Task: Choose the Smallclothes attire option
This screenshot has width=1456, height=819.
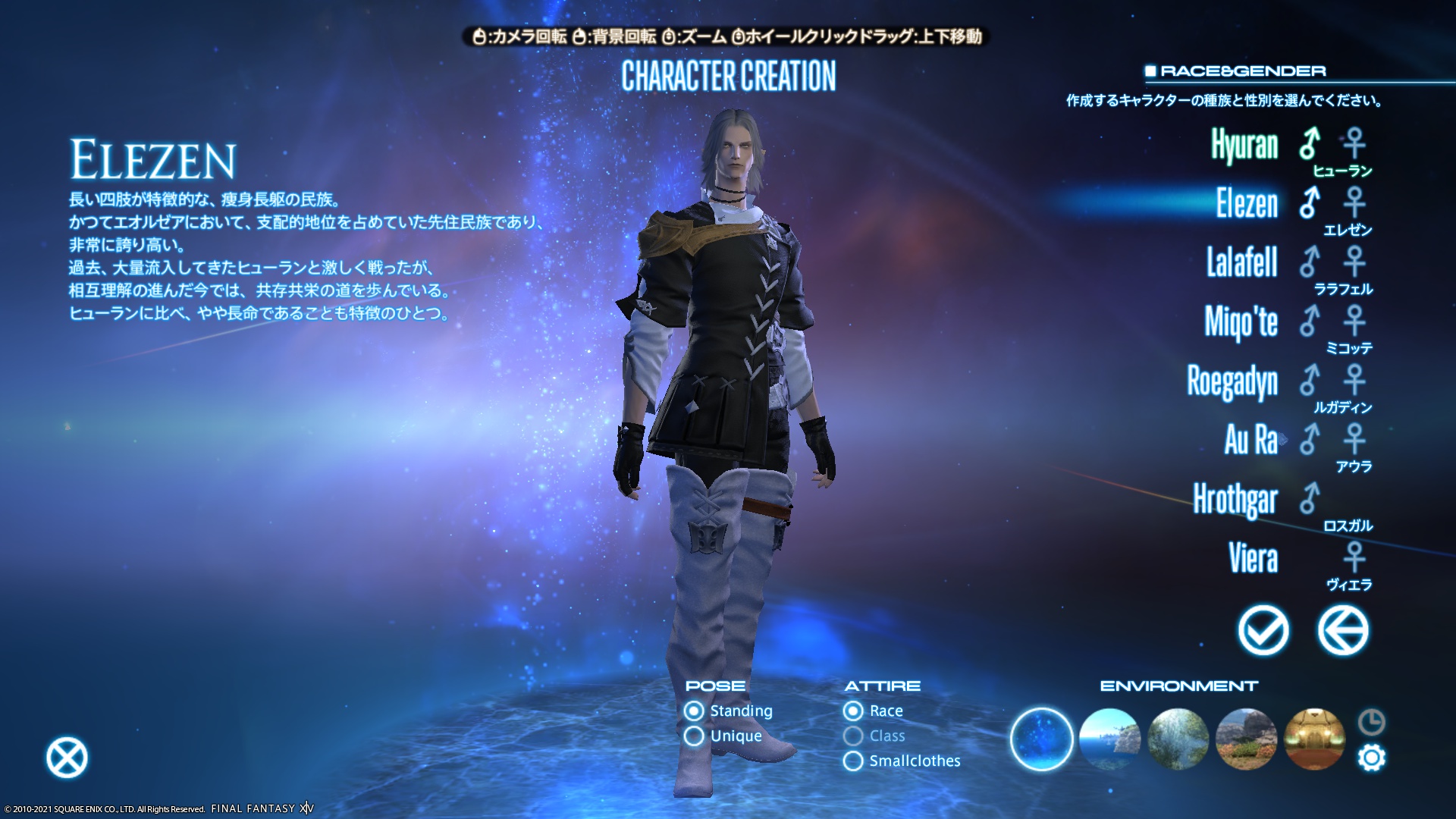Action: point(853,761)
